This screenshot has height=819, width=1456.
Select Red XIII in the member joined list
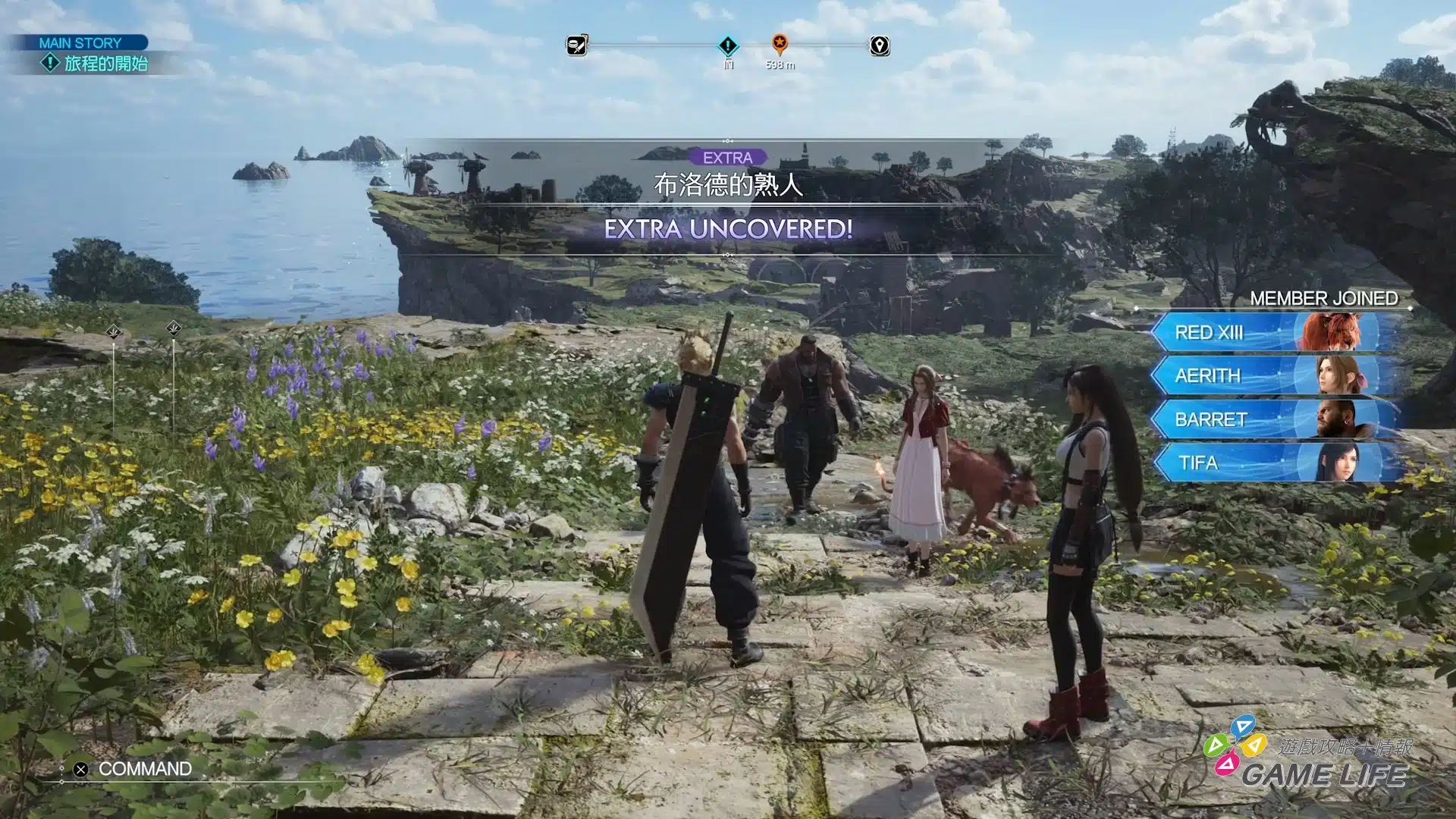1276,332
